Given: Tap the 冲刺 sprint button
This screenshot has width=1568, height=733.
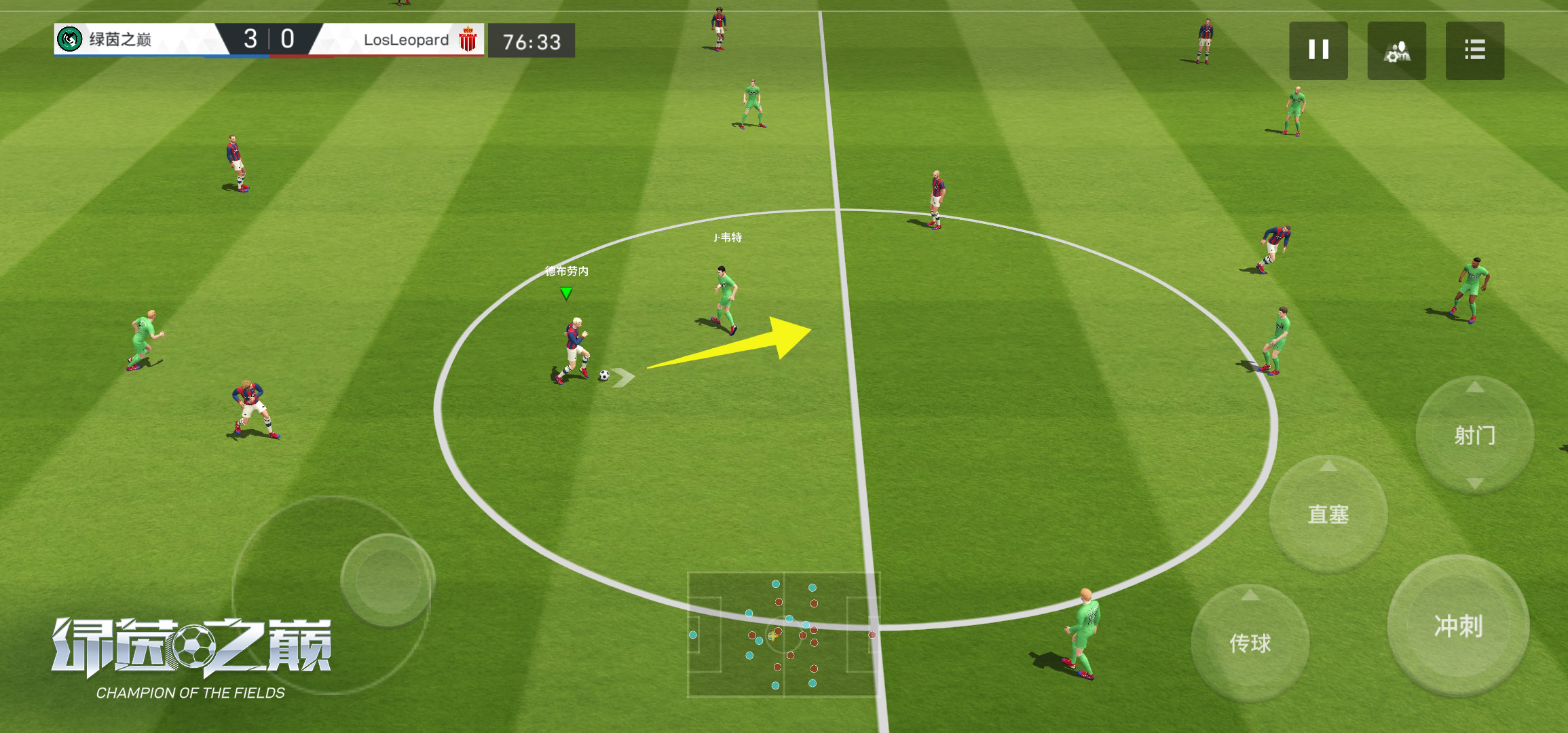Looking at the screenshot, I should click(1457, 625).
